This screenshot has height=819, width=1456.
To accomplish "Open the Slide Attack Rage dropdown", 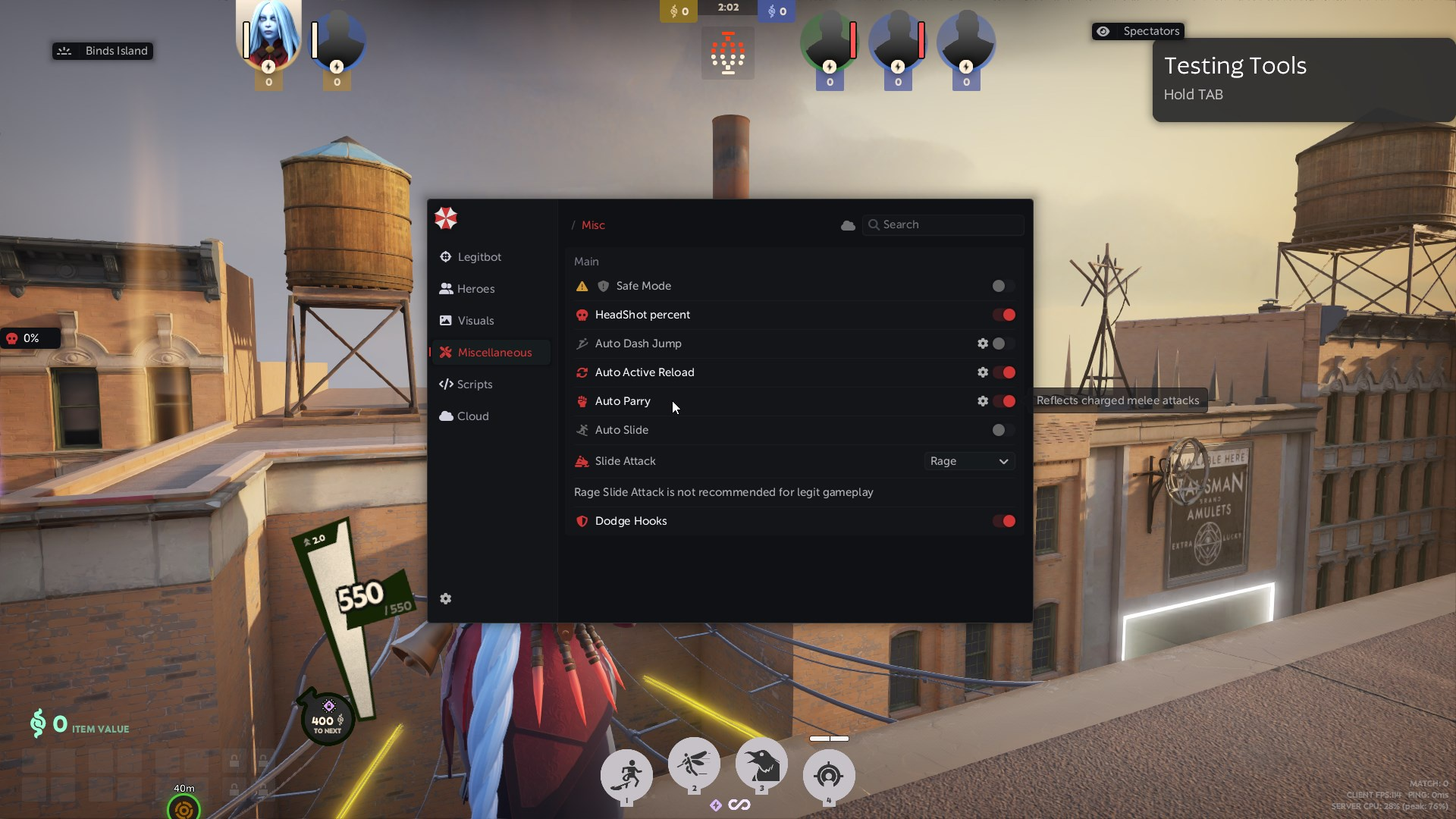I will (969, 461).
